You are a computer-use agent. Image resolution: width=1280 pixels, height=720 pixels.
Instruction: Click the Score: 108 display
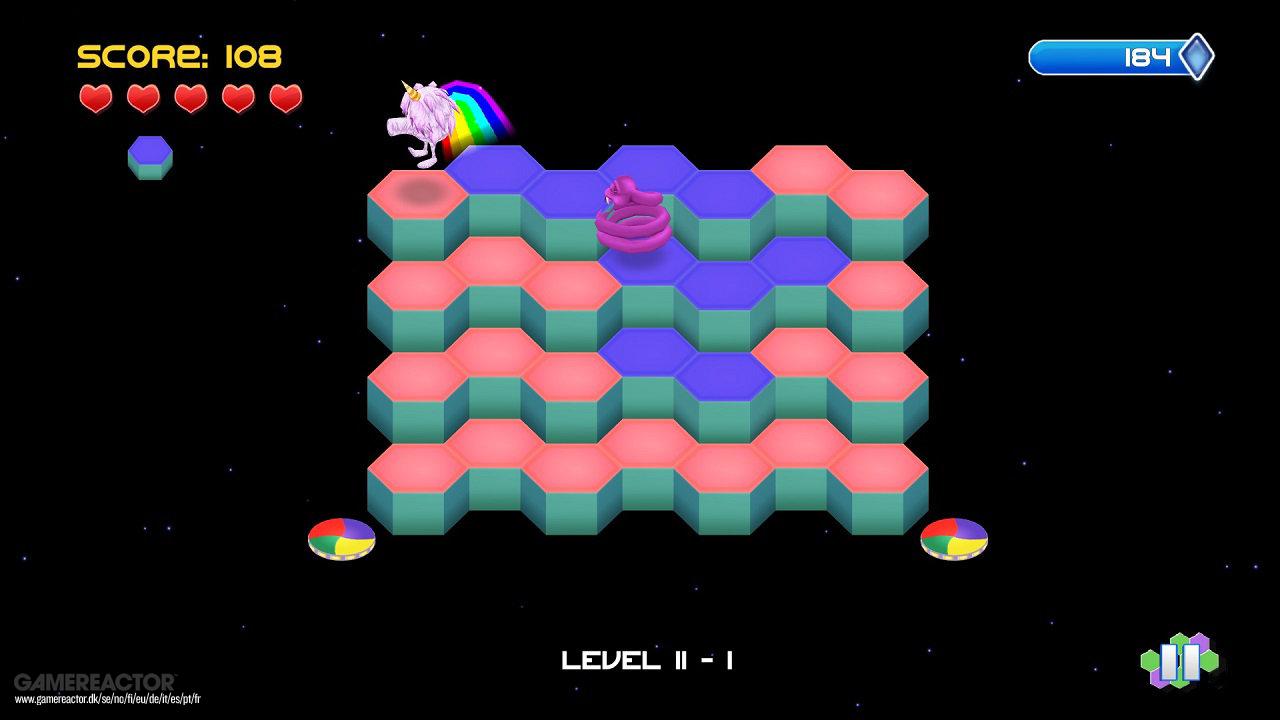tap(180, 55)
